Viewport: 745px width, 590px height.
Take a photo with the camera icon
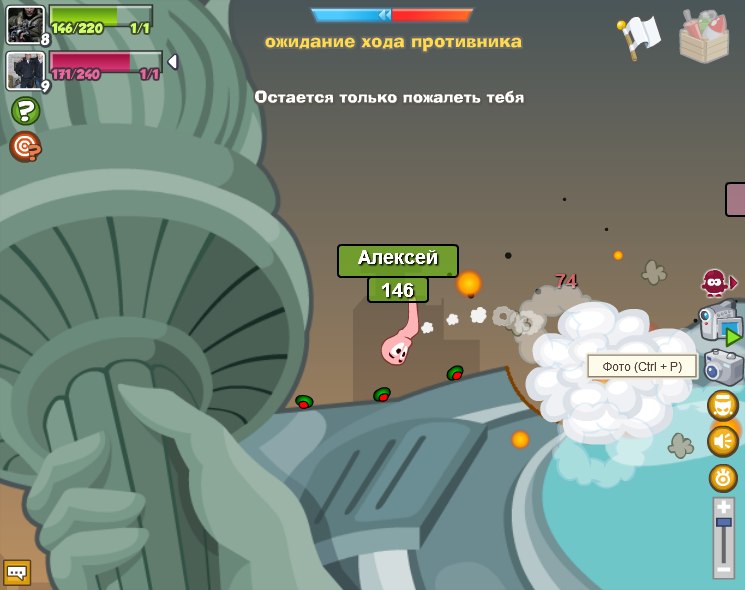point(723,367)
